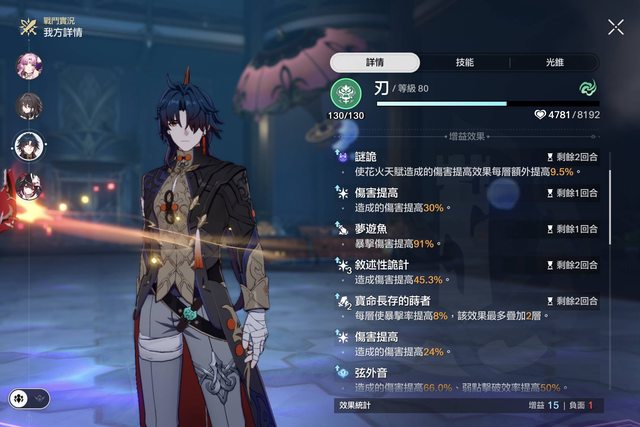Click the 寶命長存的蒔者 effect row
Viewport: 640px width, 427px height.
(x=470, y=307)
